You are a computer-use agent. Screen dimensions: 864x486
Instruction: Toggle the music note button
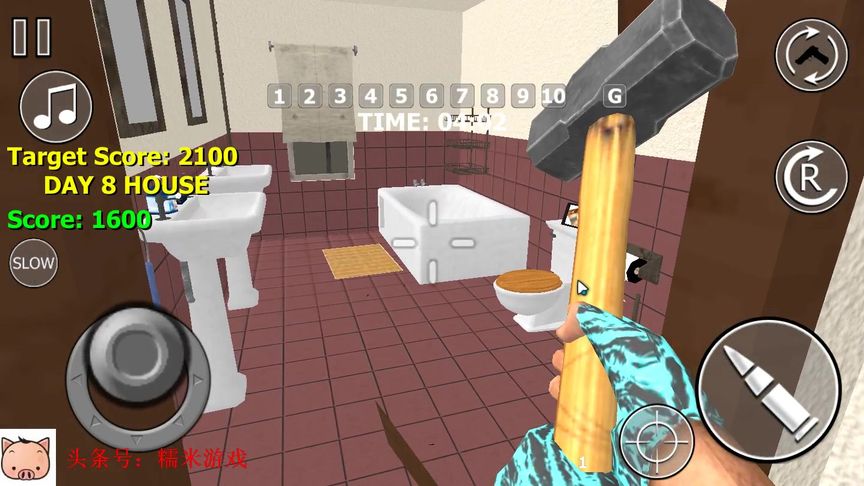[x=55, y=106]
